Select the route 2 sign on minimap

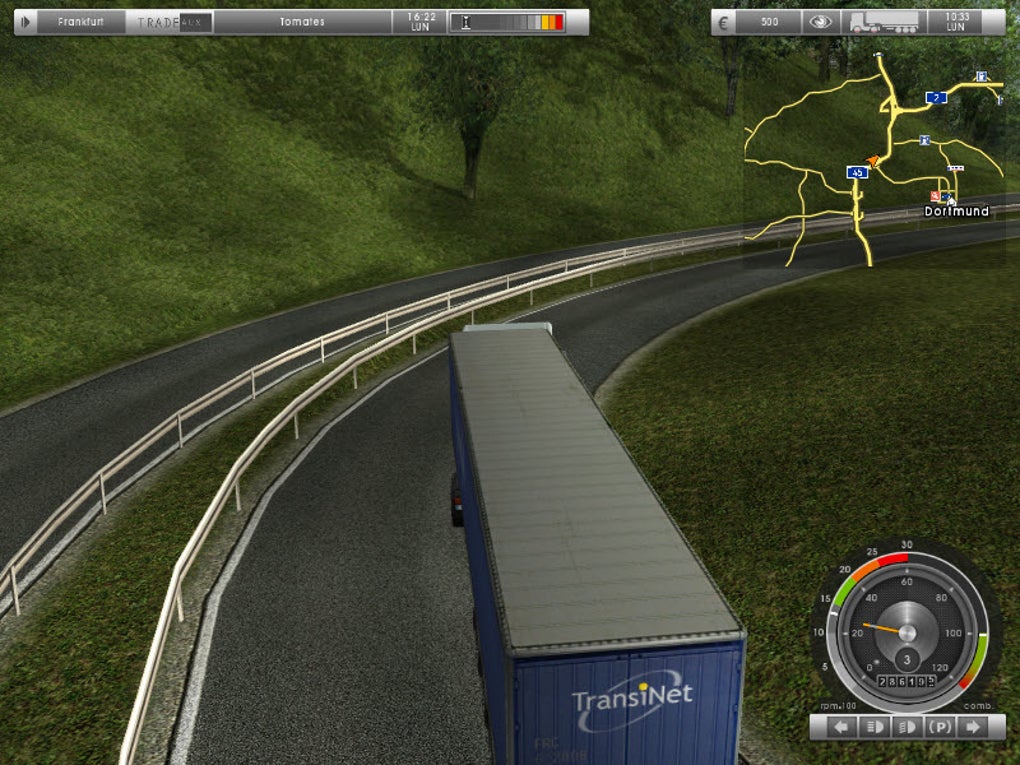936,97
